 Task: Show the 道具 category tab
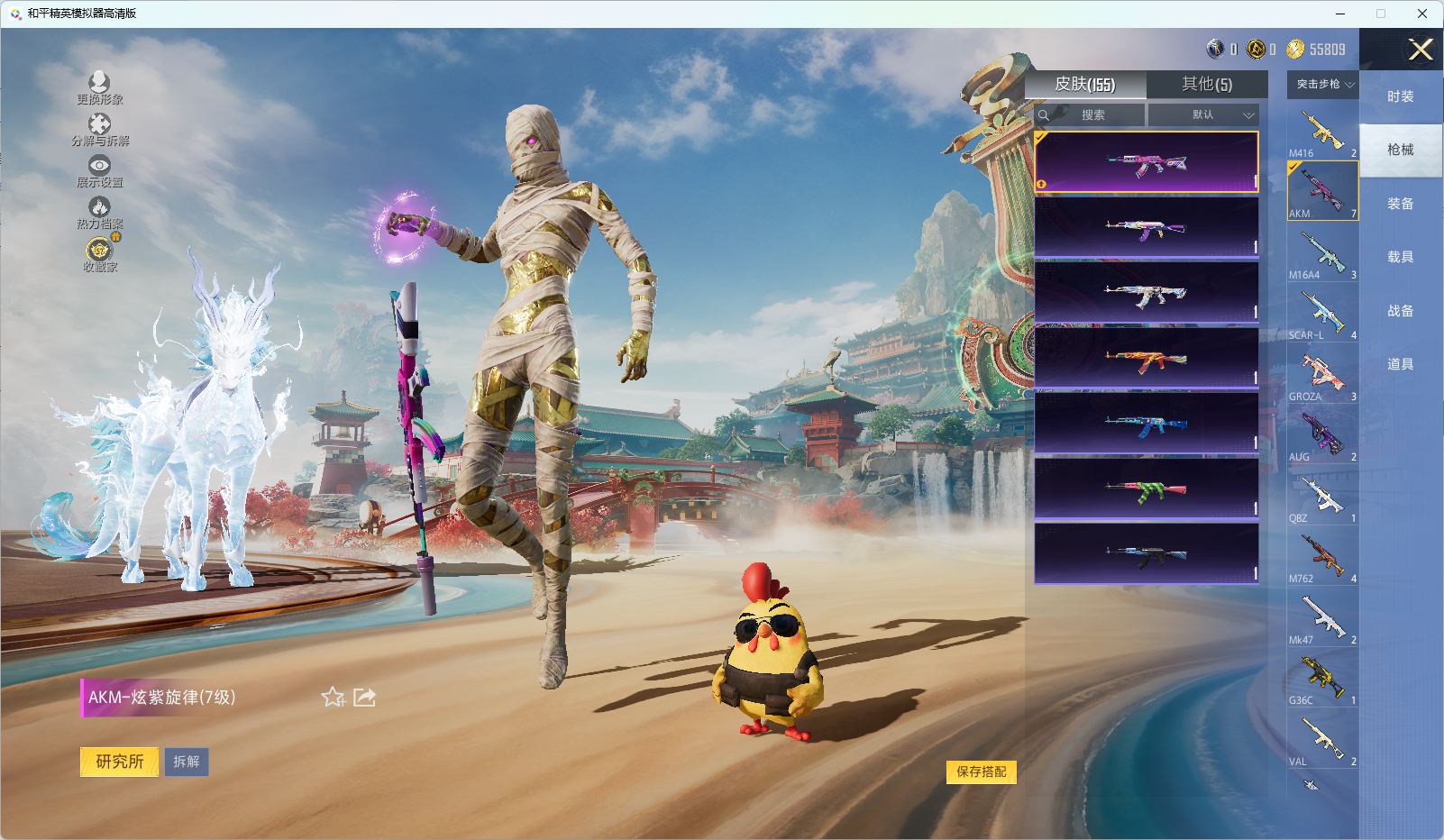coord(1400,364)
